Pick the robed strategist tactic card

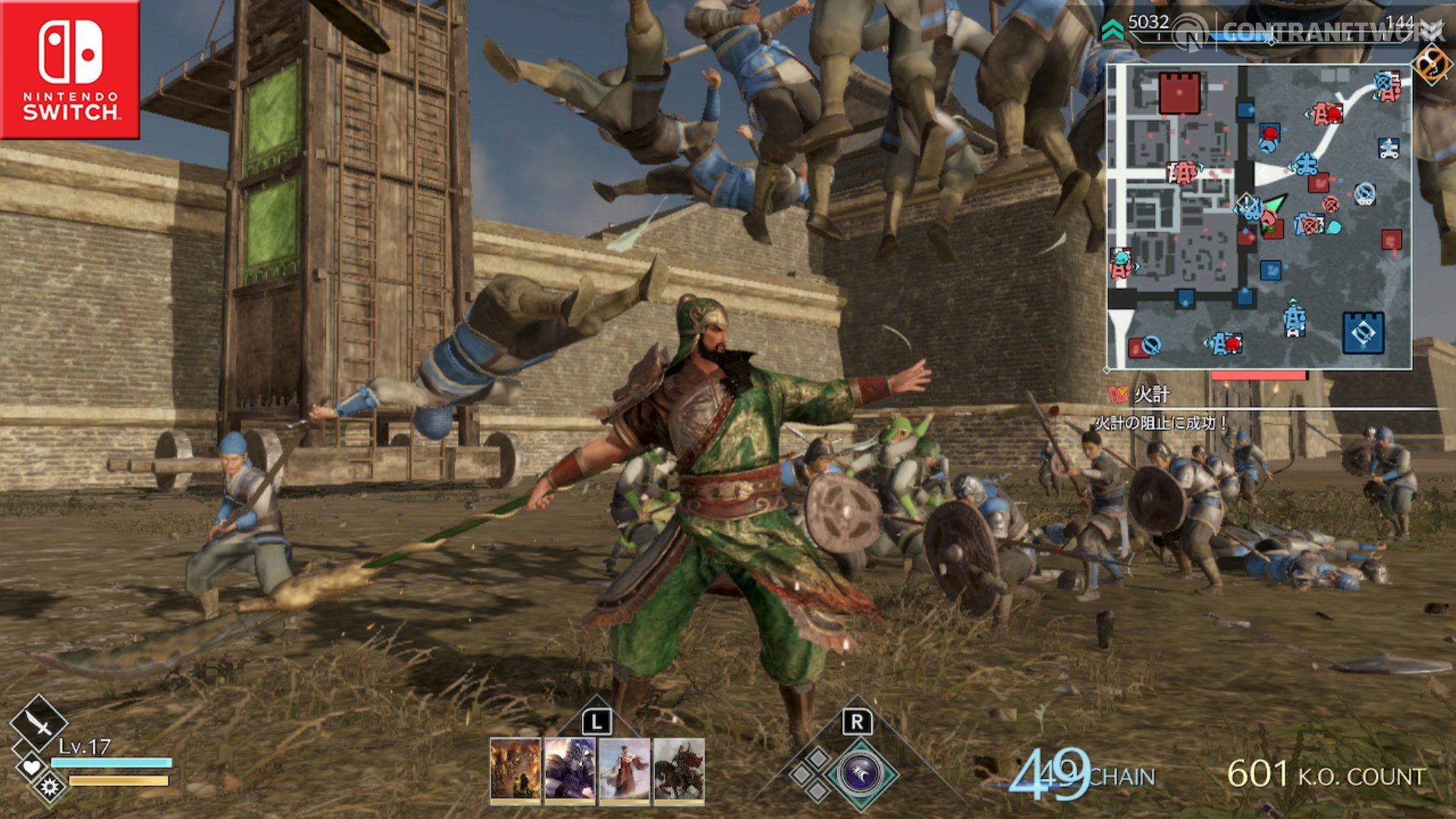625,770
